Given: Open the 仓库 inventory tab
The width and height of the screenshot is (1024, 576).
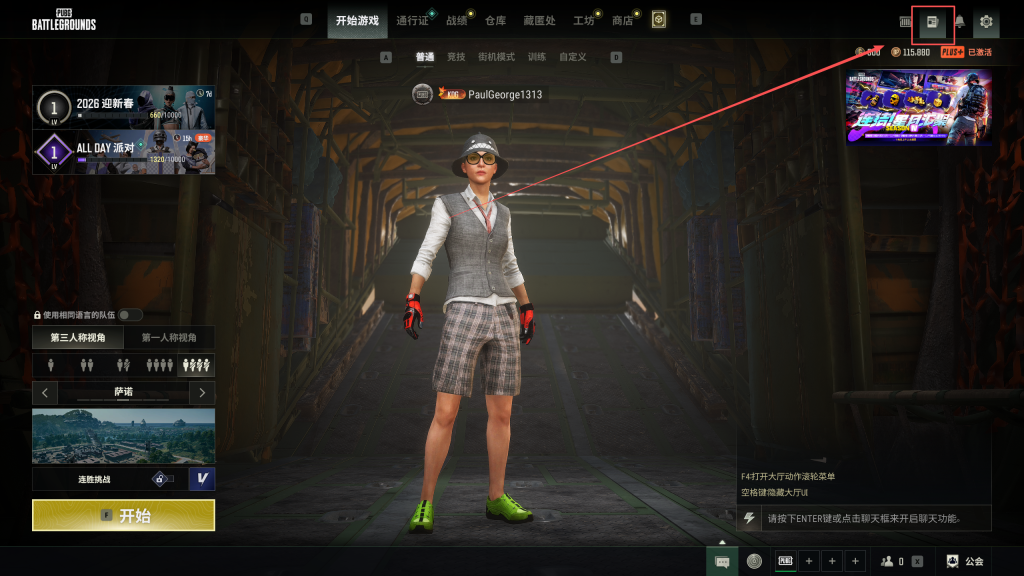Looking at the screenshot, I should pos(495,20).
